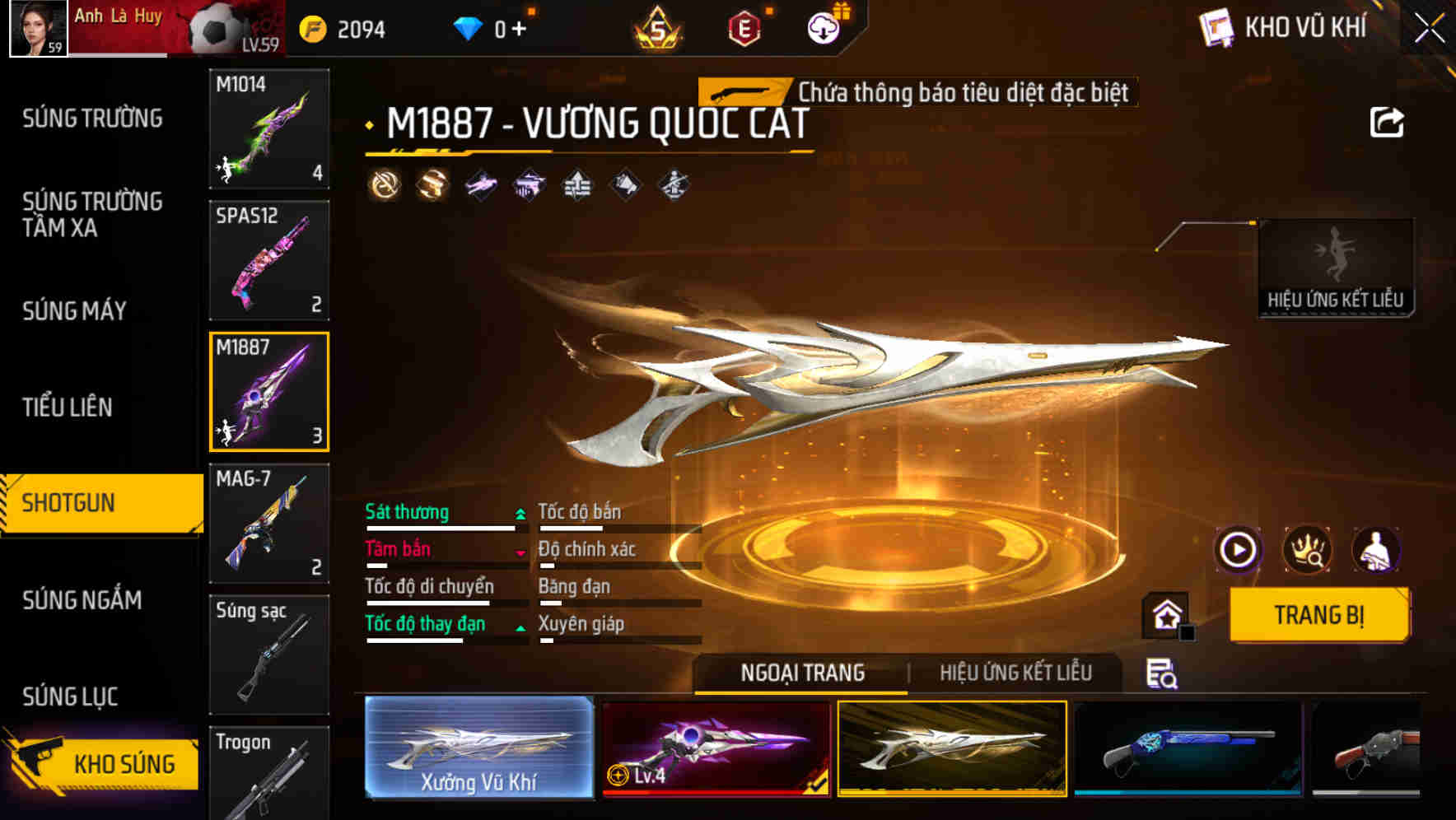Select the SPAS12 shotgun thumbnail

[x=268, y=259]
